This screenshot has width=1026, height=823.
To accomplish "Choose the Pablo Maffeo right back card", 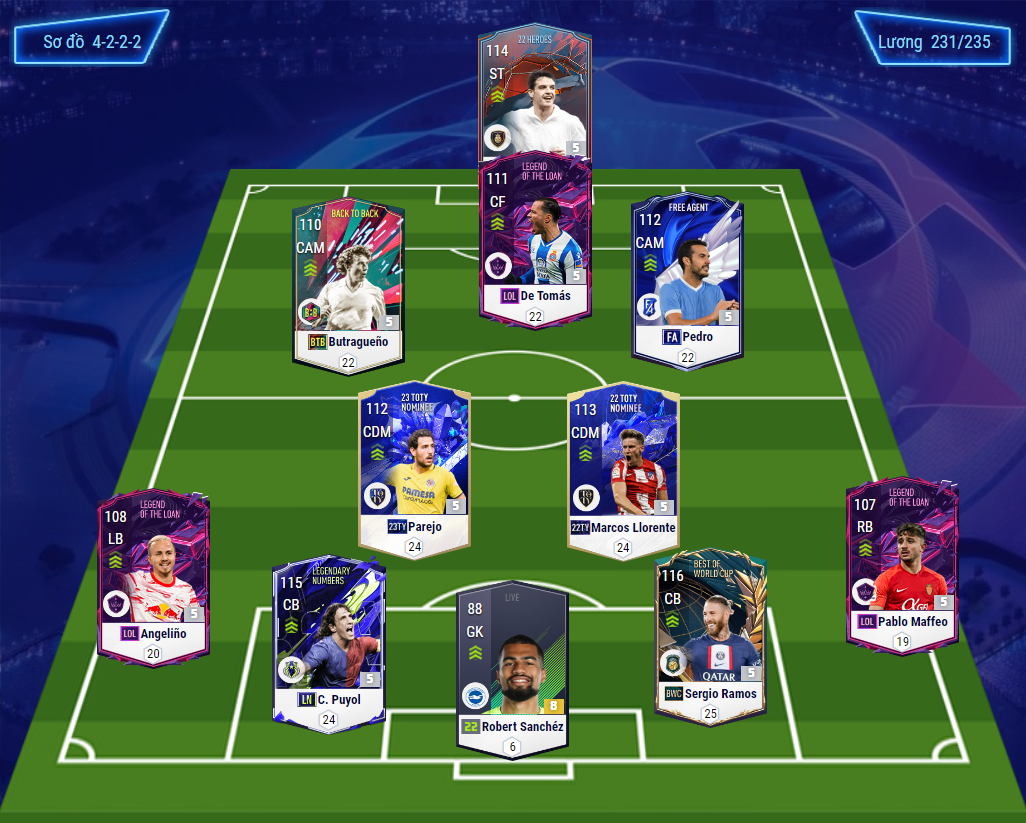I will 901,560.
